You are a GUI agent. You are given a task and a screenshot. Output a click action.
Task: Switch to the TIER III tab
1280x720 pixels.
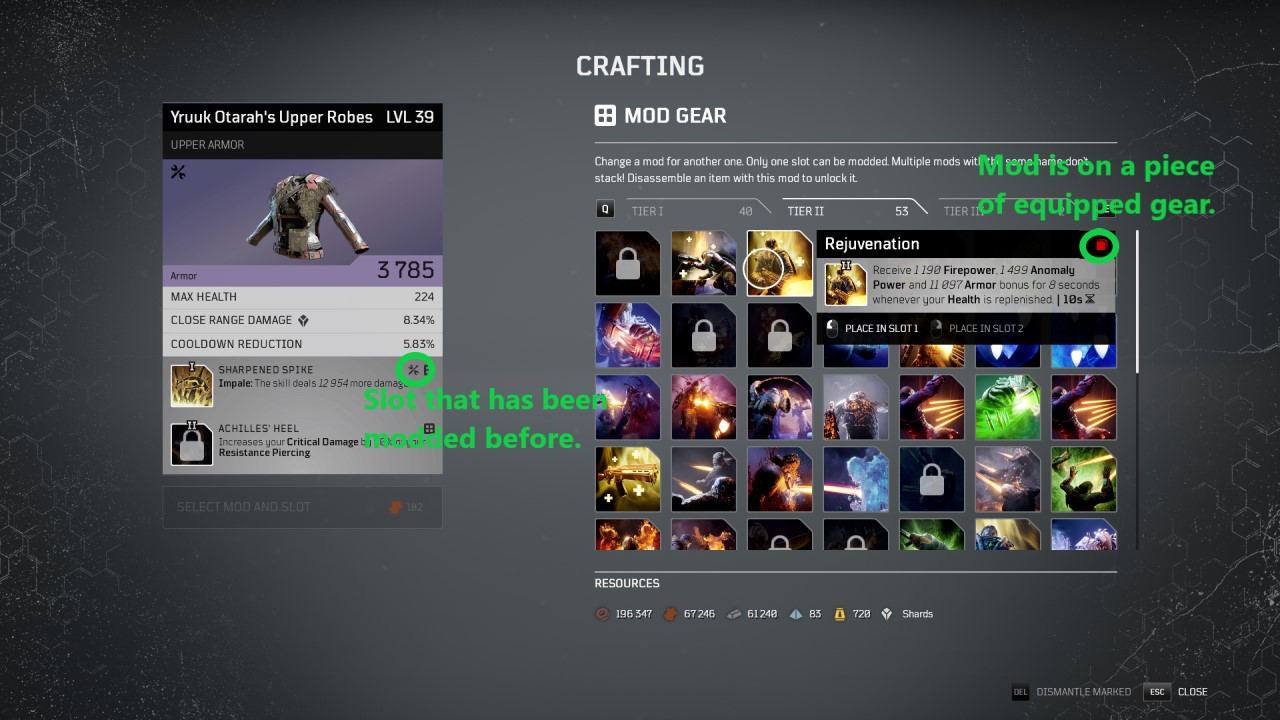point(965,211)
